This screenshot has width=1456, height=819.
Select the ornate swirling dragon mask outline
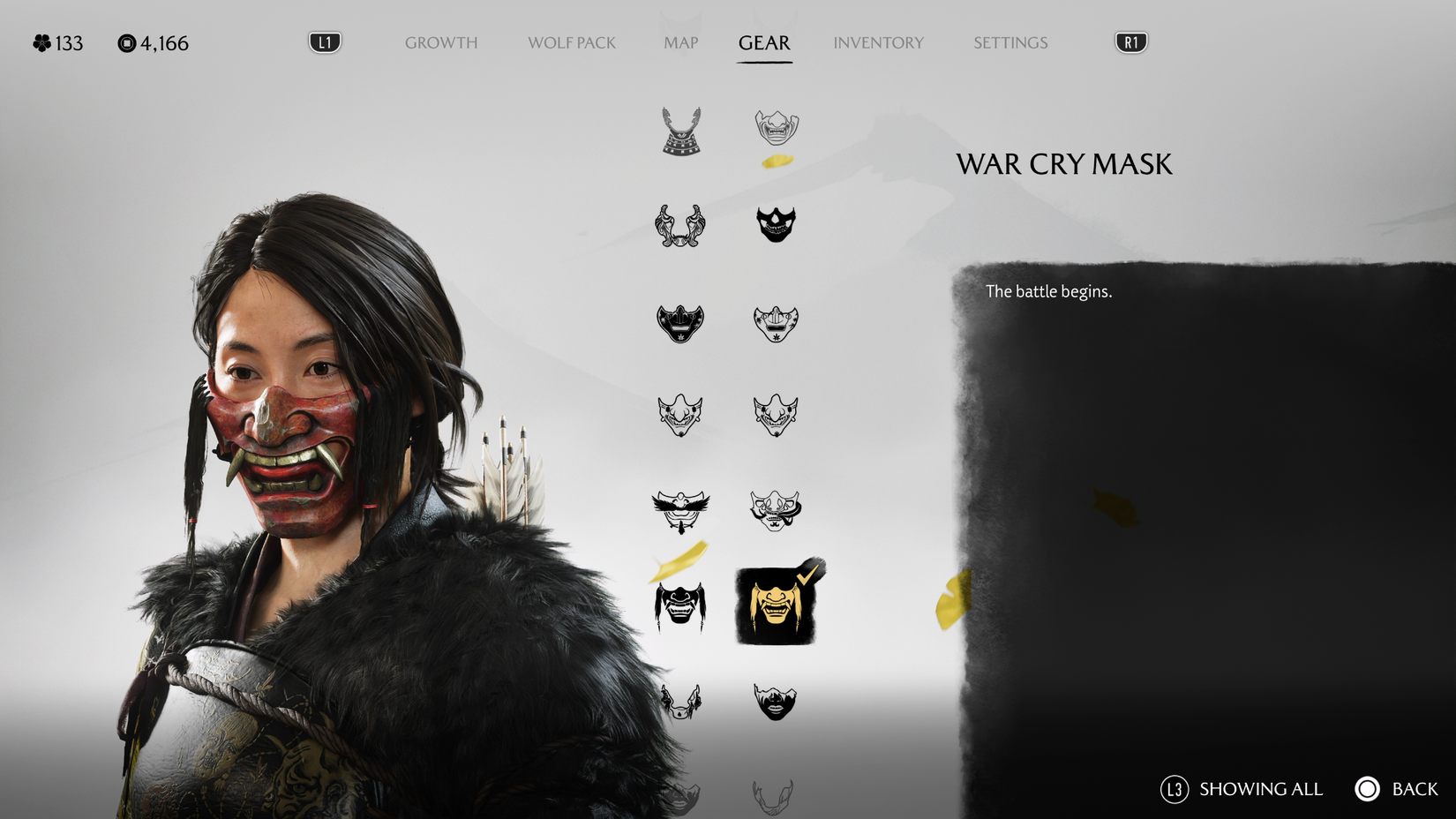[680, 226]
